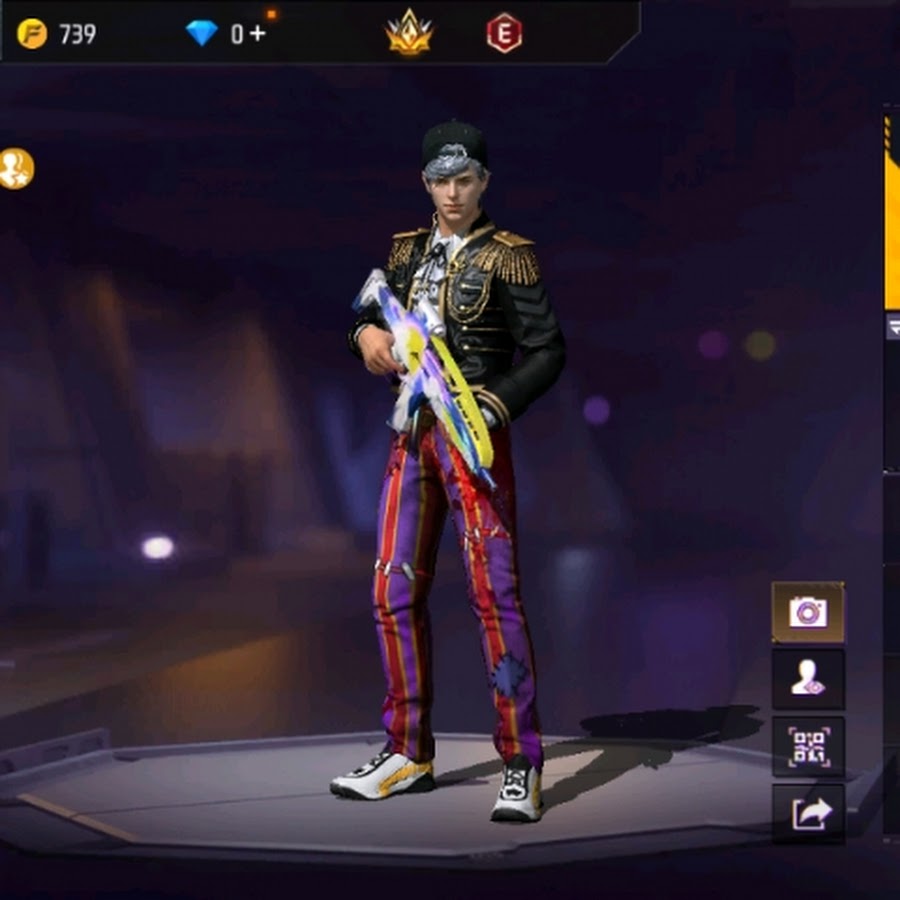Add diamonds using the plus button
900x900 pixels.
(x=257, y=33)
